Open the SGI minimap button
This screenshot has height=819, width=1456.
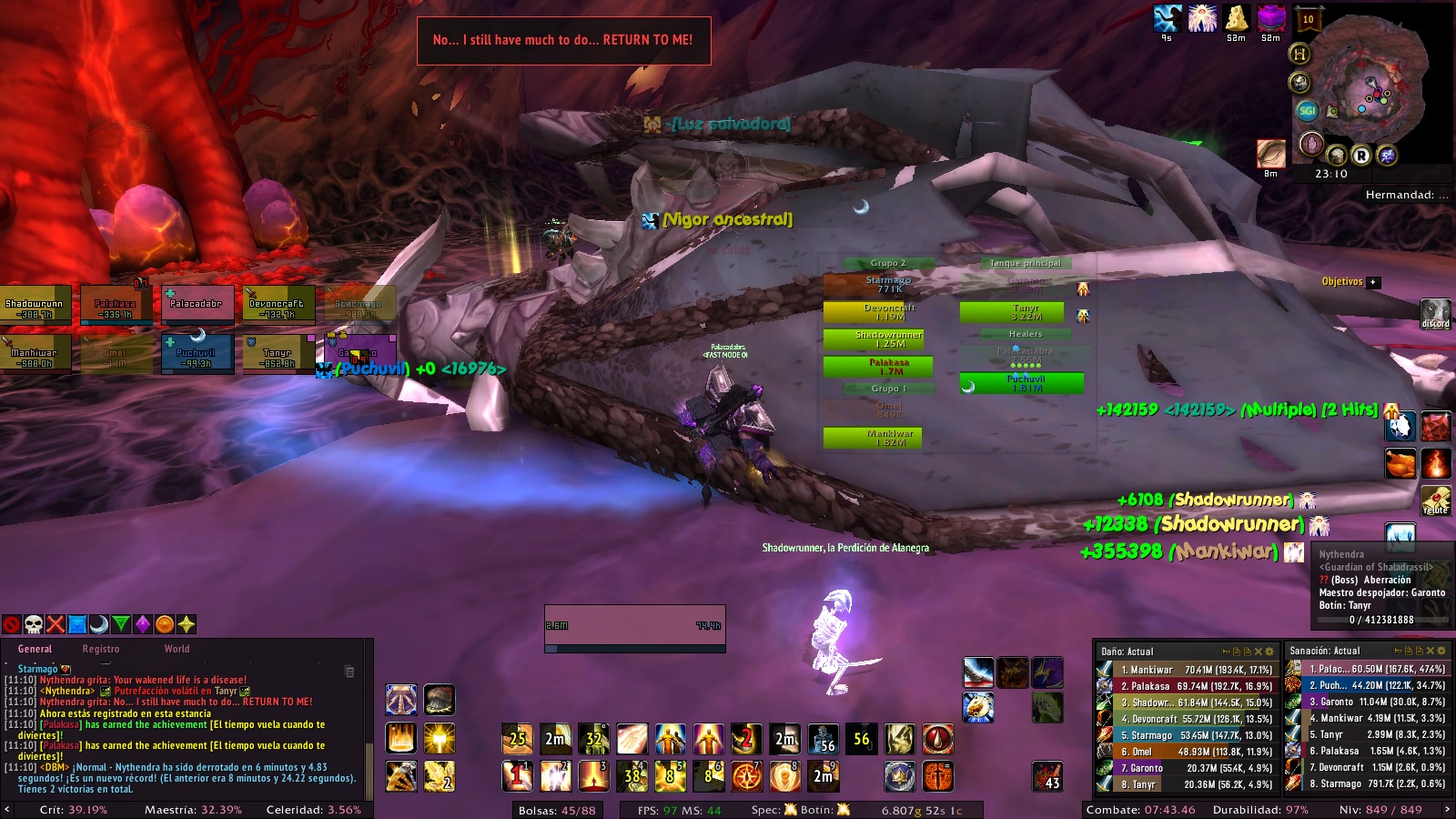tap(1308, 111)
